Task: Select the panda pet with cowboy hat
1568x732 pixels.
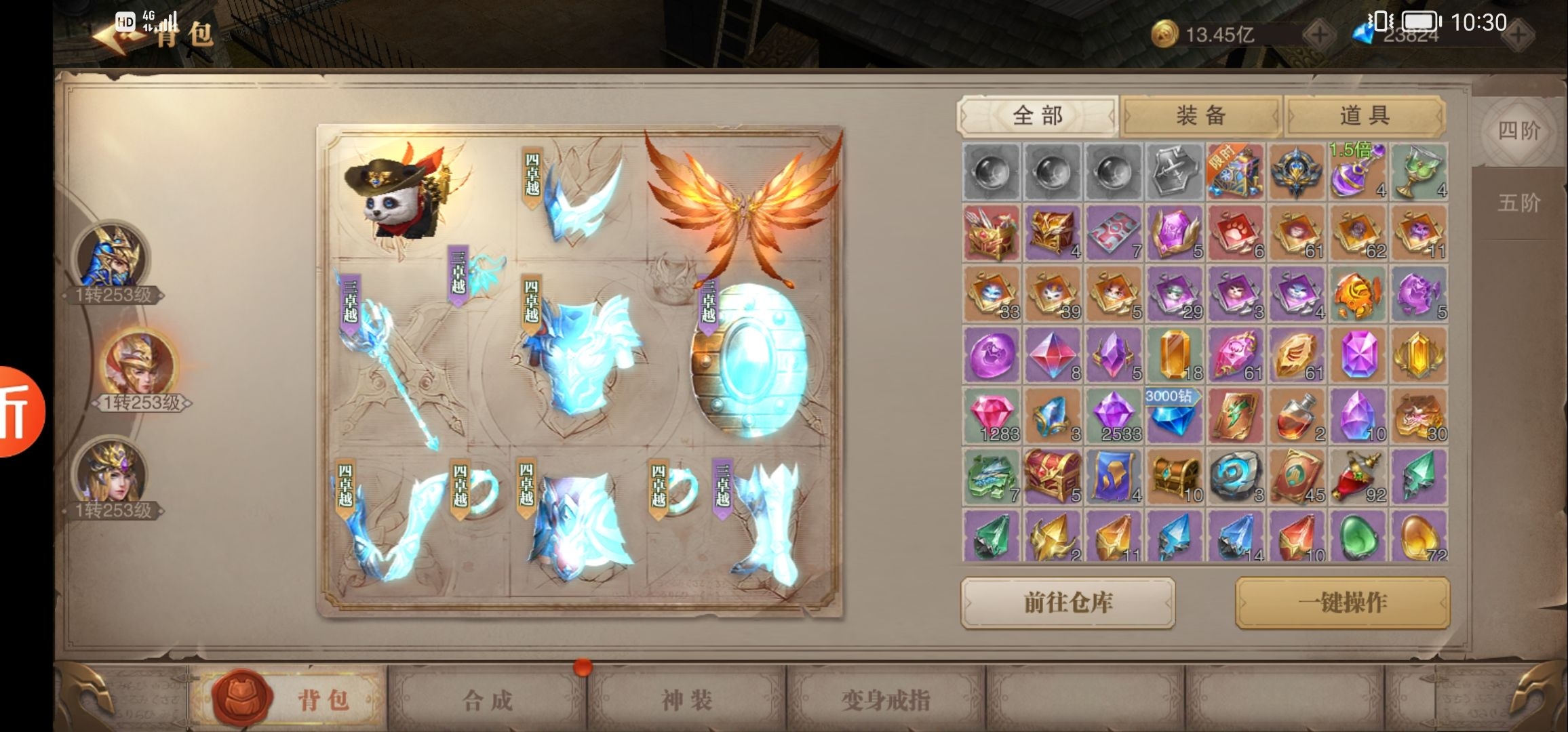Action: (397, 193)
